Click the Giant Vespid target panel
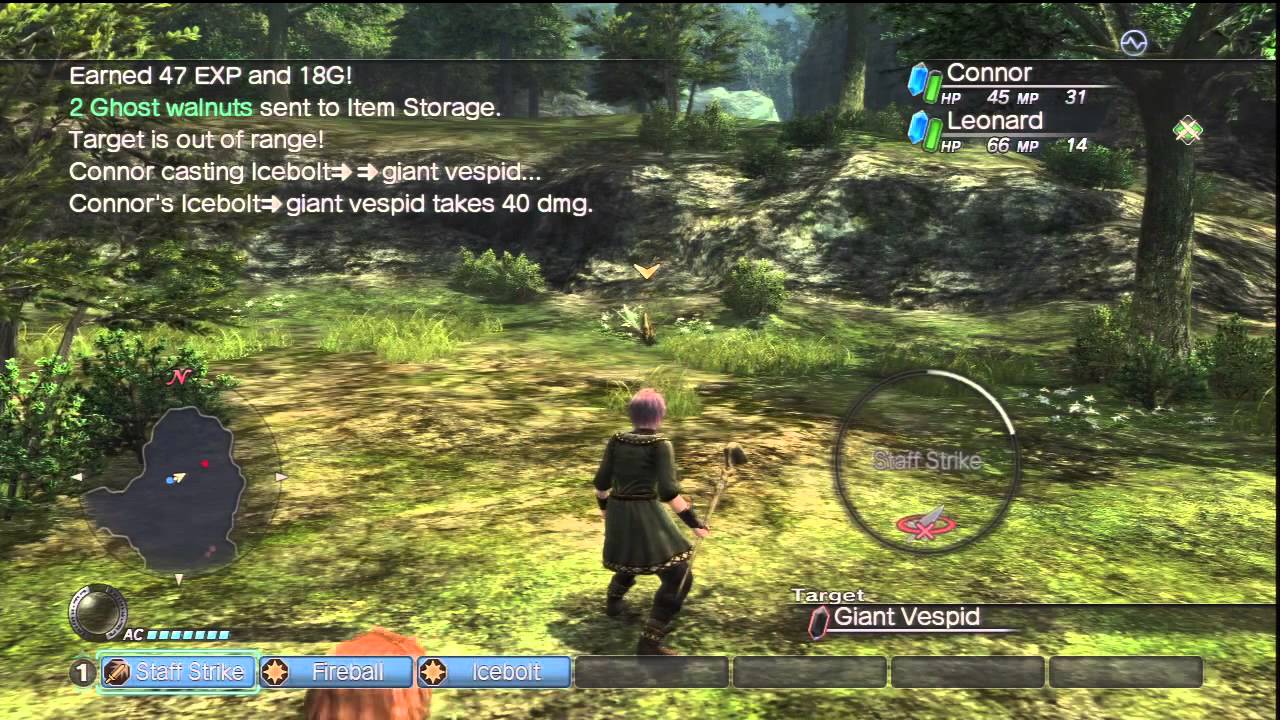The image size is (1280, 720). (x=906, y=618)
